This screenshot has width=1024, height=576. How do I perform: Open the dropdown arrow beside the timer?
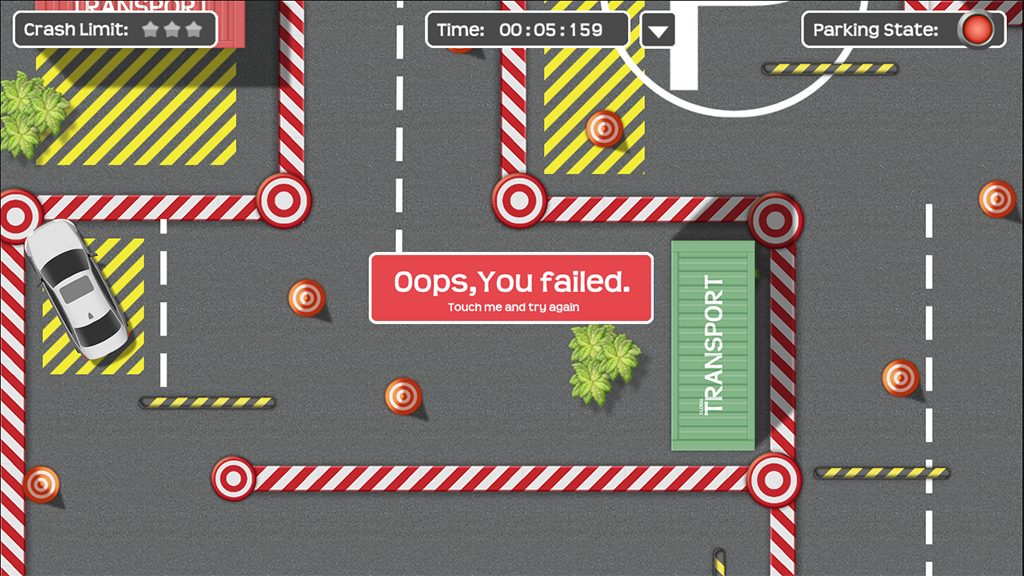pos(657,30)
